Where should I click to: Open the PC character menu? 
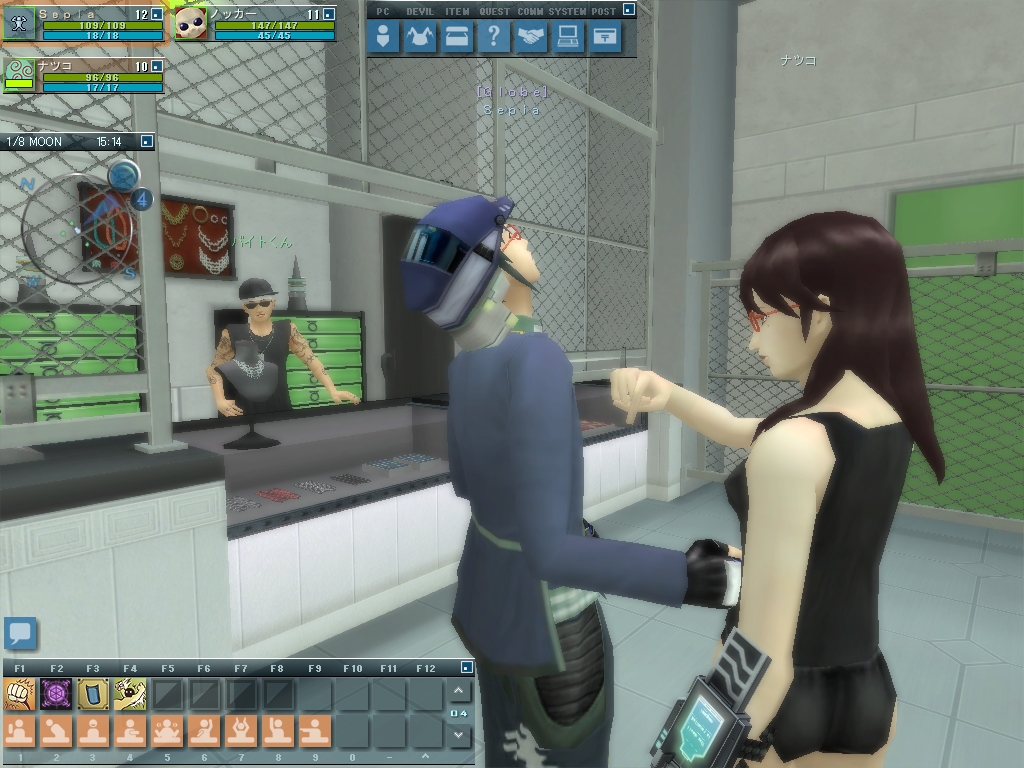pyautogui.click(x=383, y=38)
